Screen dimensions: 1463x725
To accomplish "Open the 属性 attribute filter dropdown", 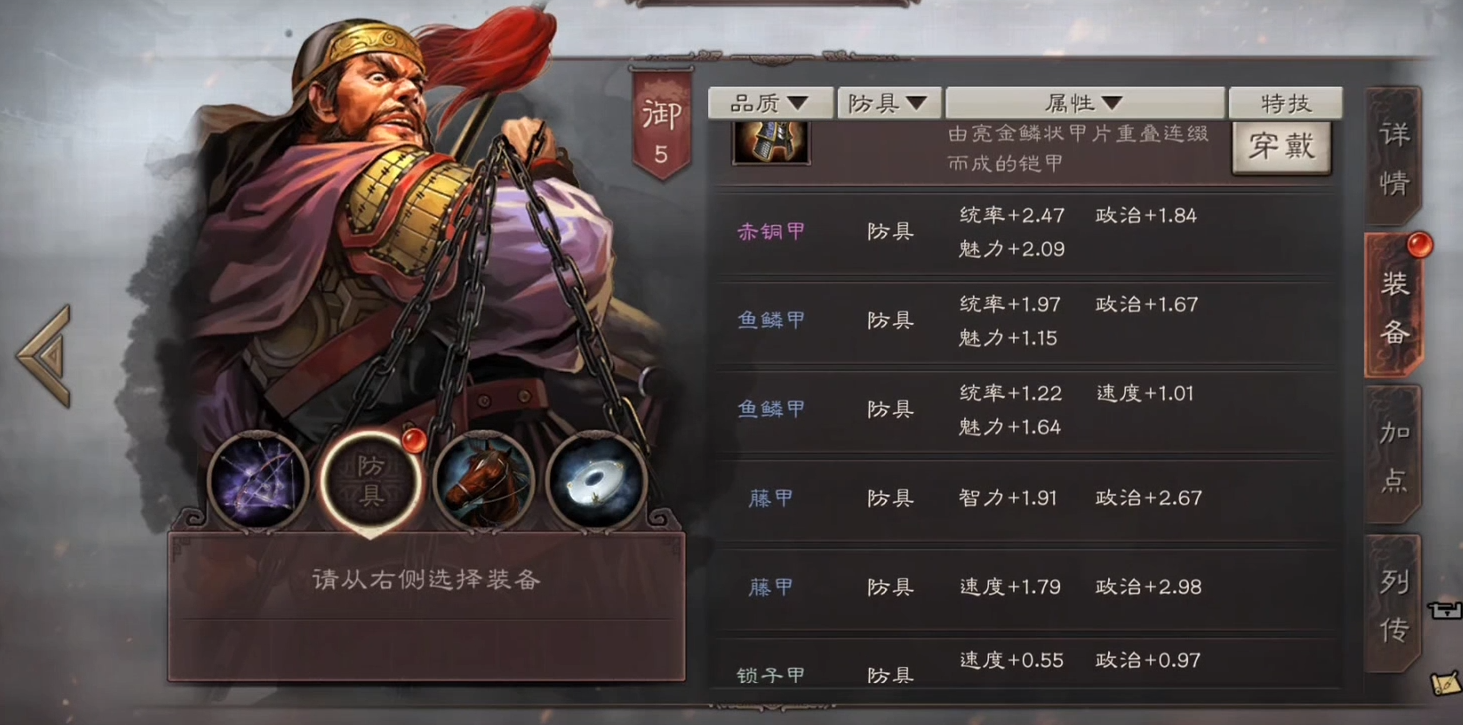I will (x=1084, y=103).
